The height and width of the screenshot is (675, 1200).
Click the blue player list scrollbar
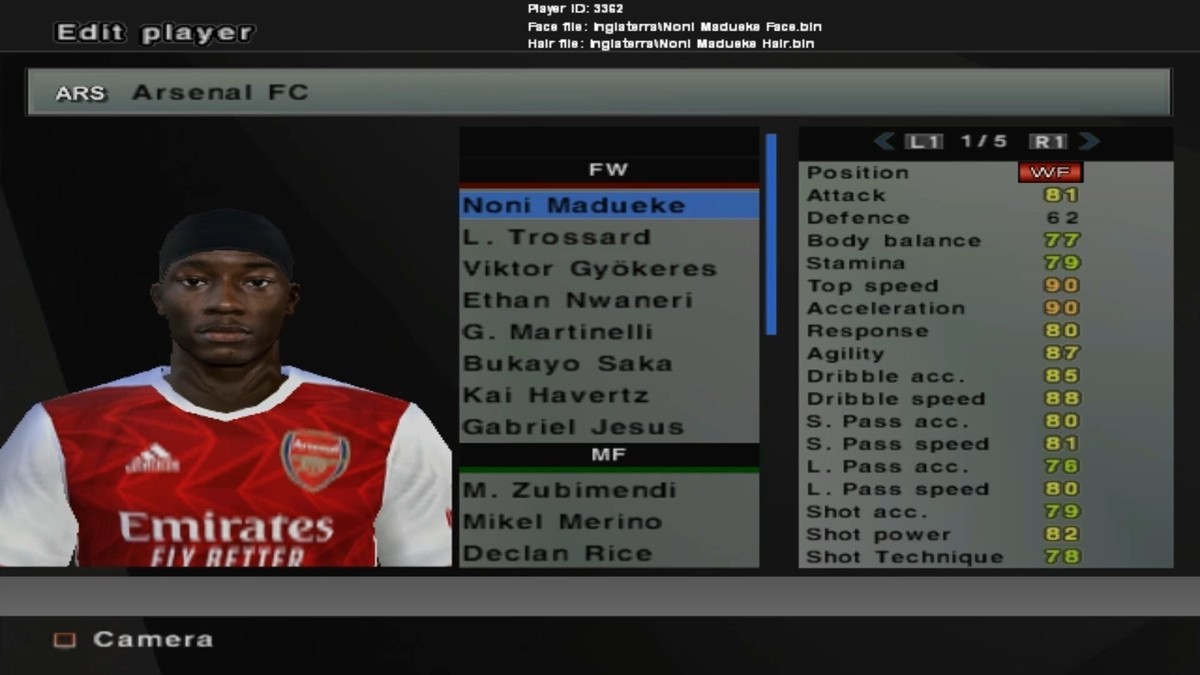[x=771, y=234]
